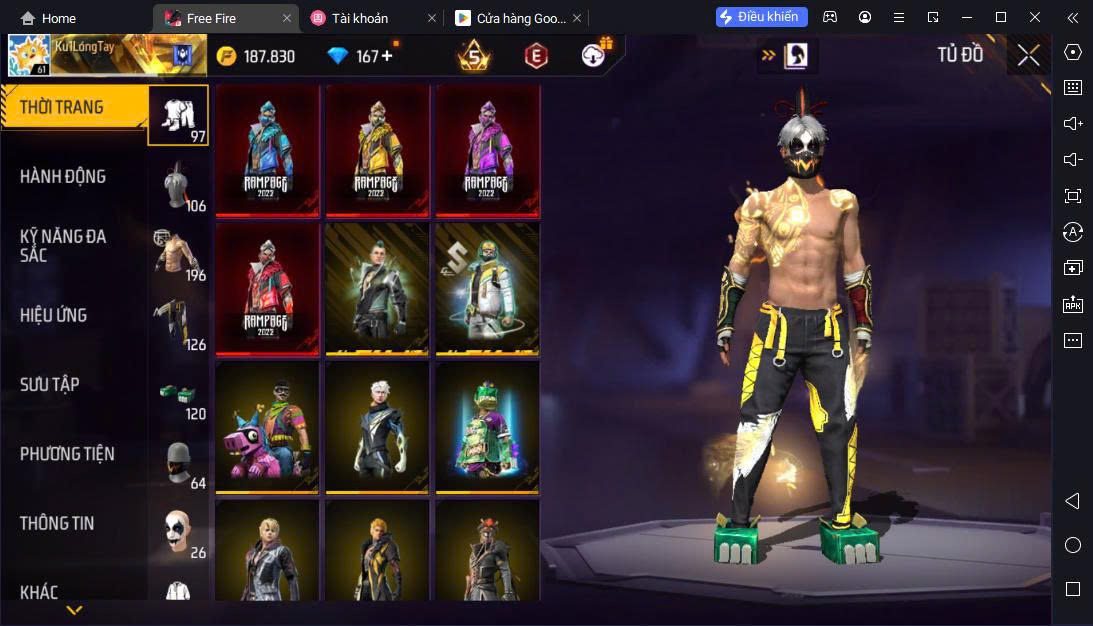This screenshot has width=1093, height=626.
Task: Click the download cloud gift icon
Action: click(596, 55)
